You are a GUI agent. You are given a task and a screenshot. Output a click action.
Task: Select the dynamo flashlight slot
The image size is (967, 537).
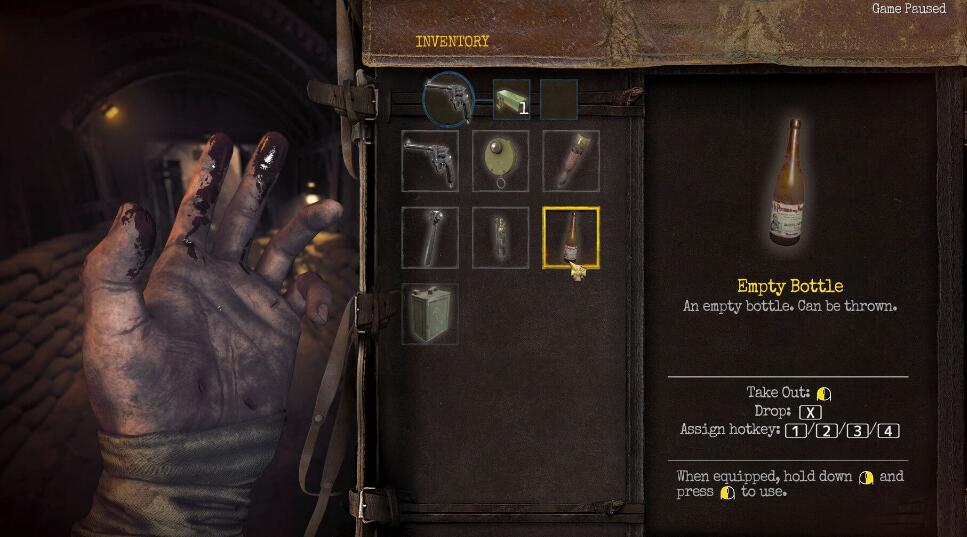point(430,237)
